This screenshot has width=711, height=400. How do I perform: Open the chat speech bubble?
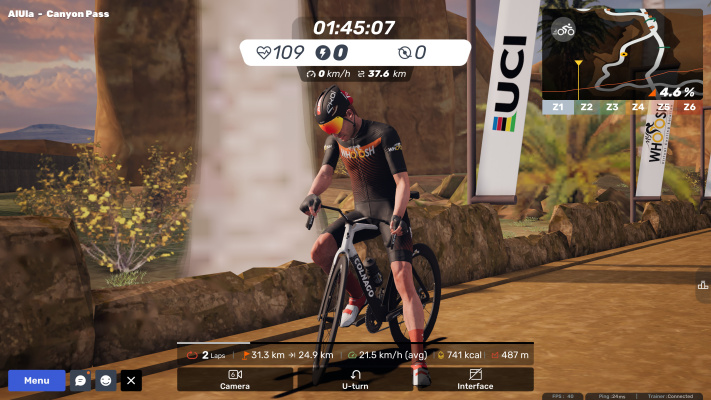(81, 380)
